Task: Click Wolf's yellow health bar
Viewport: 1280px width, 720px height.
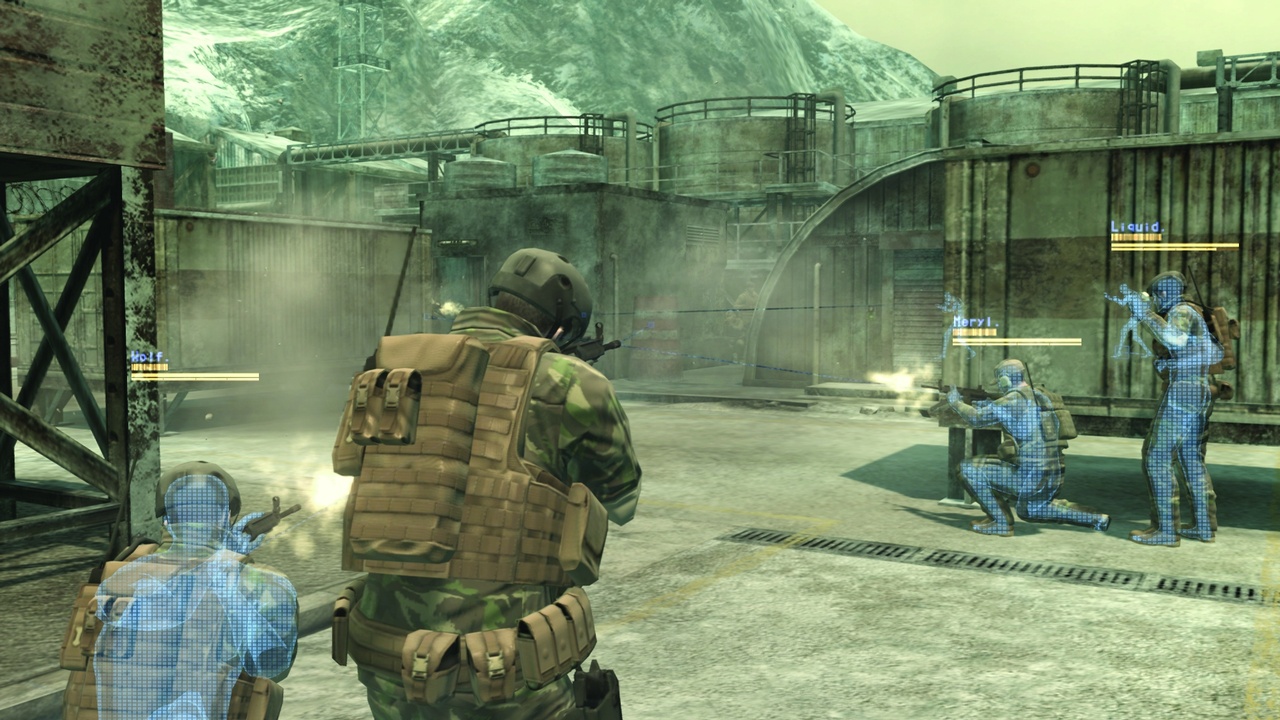Action: pos(152,364)
